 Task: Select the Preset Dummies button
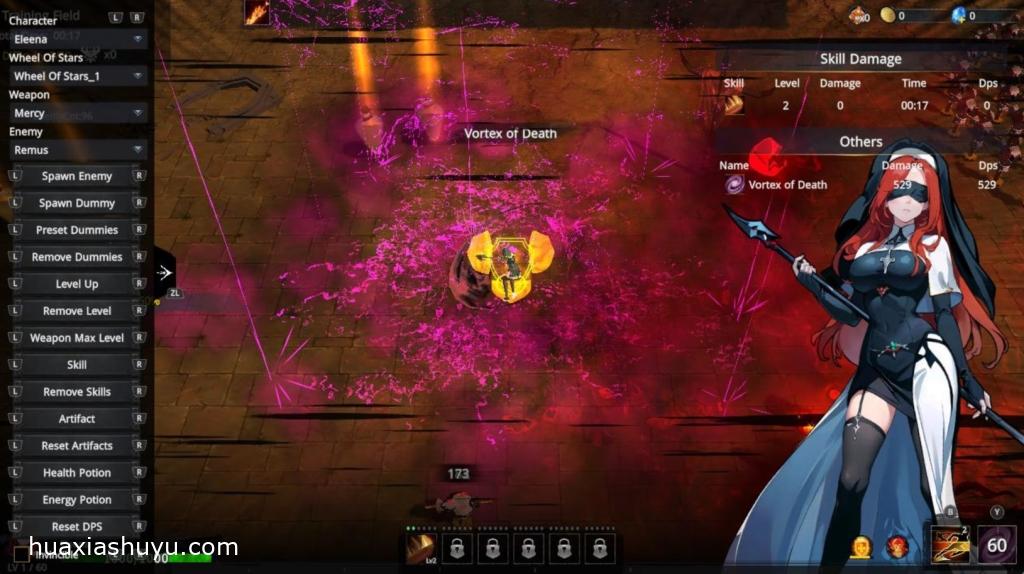[77, 230]
